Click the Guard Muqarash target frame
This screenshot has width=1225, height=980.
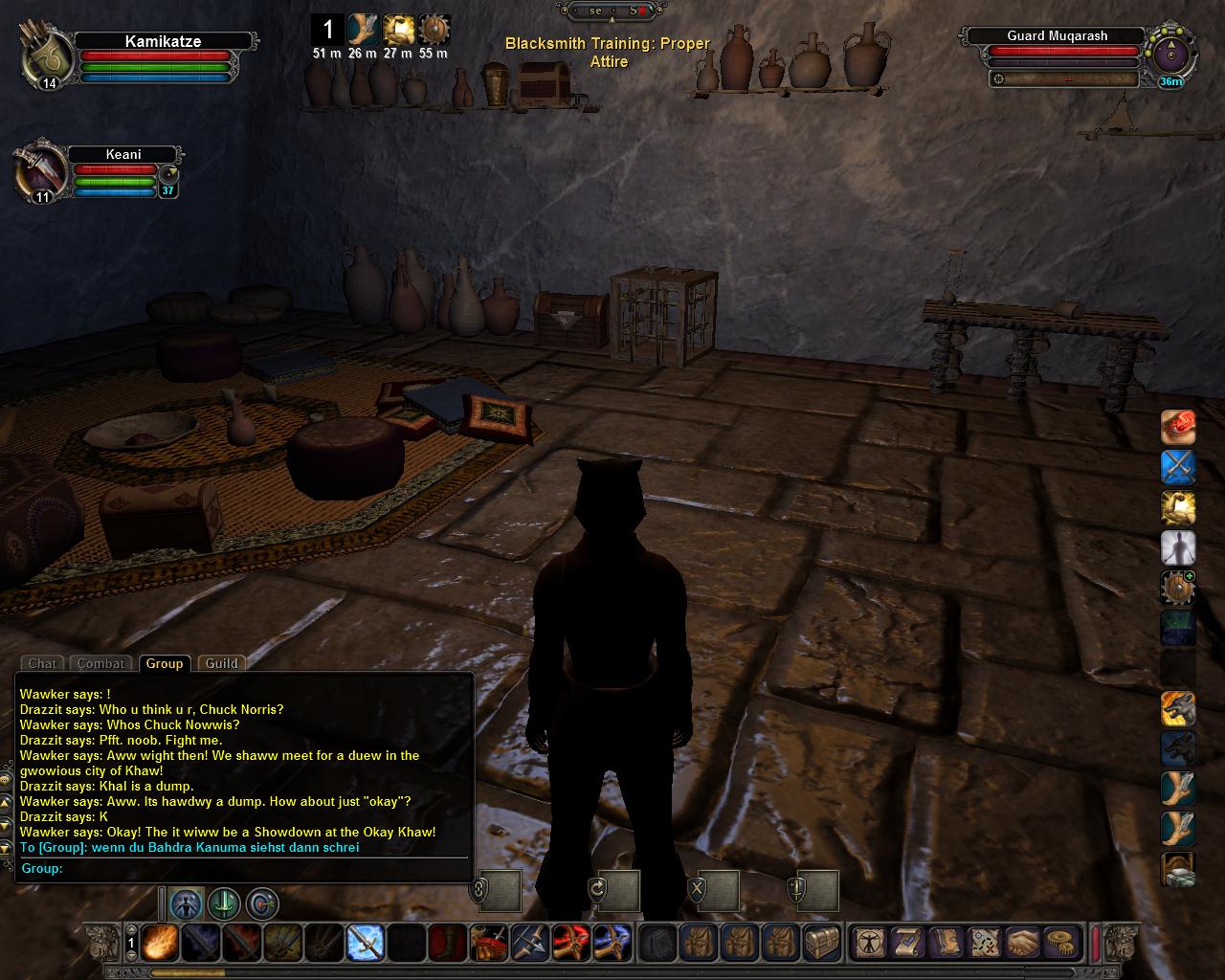tap(1057, 36)
